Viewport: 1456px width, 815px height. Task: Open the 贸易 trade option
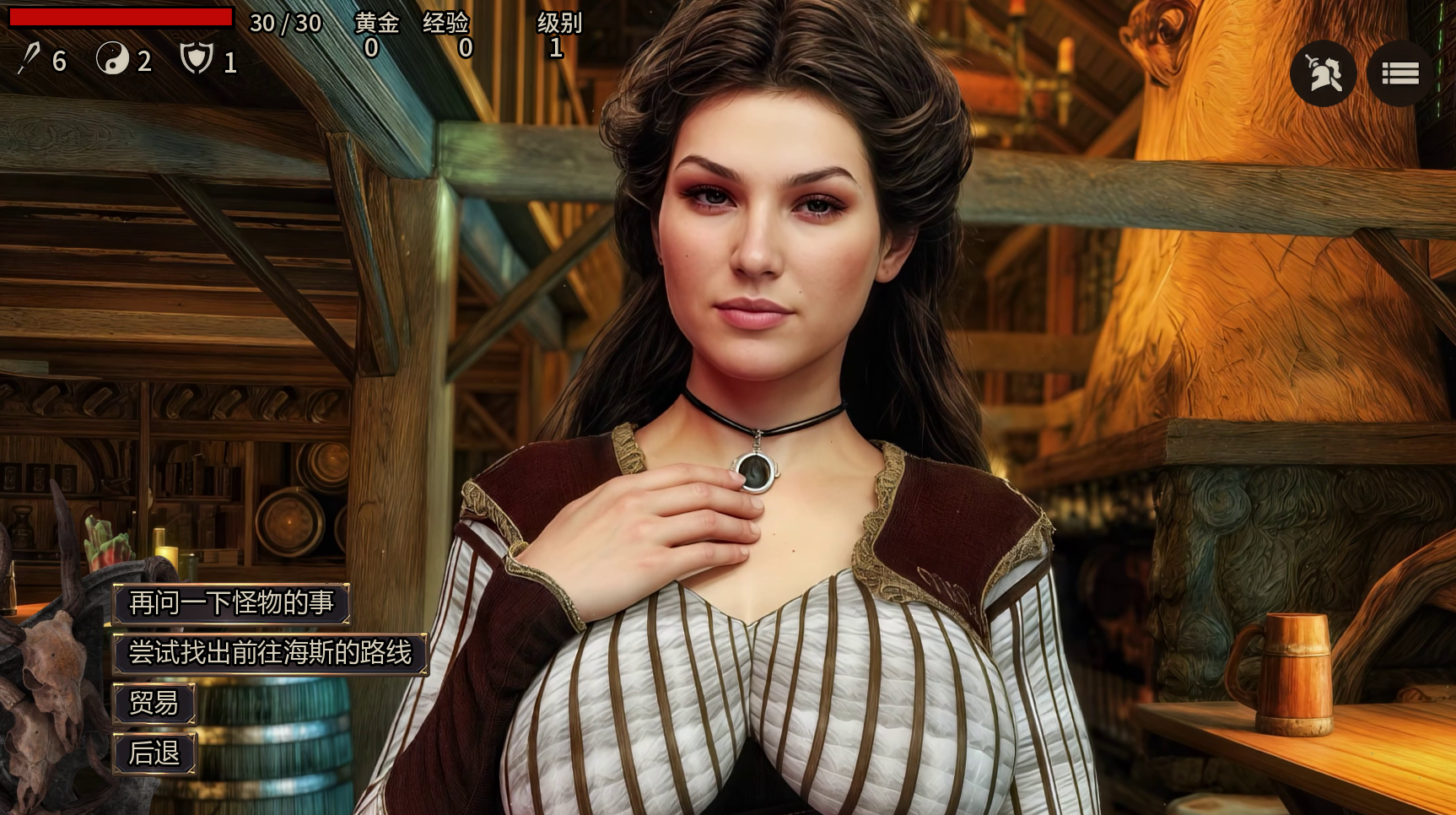(154, 703)
